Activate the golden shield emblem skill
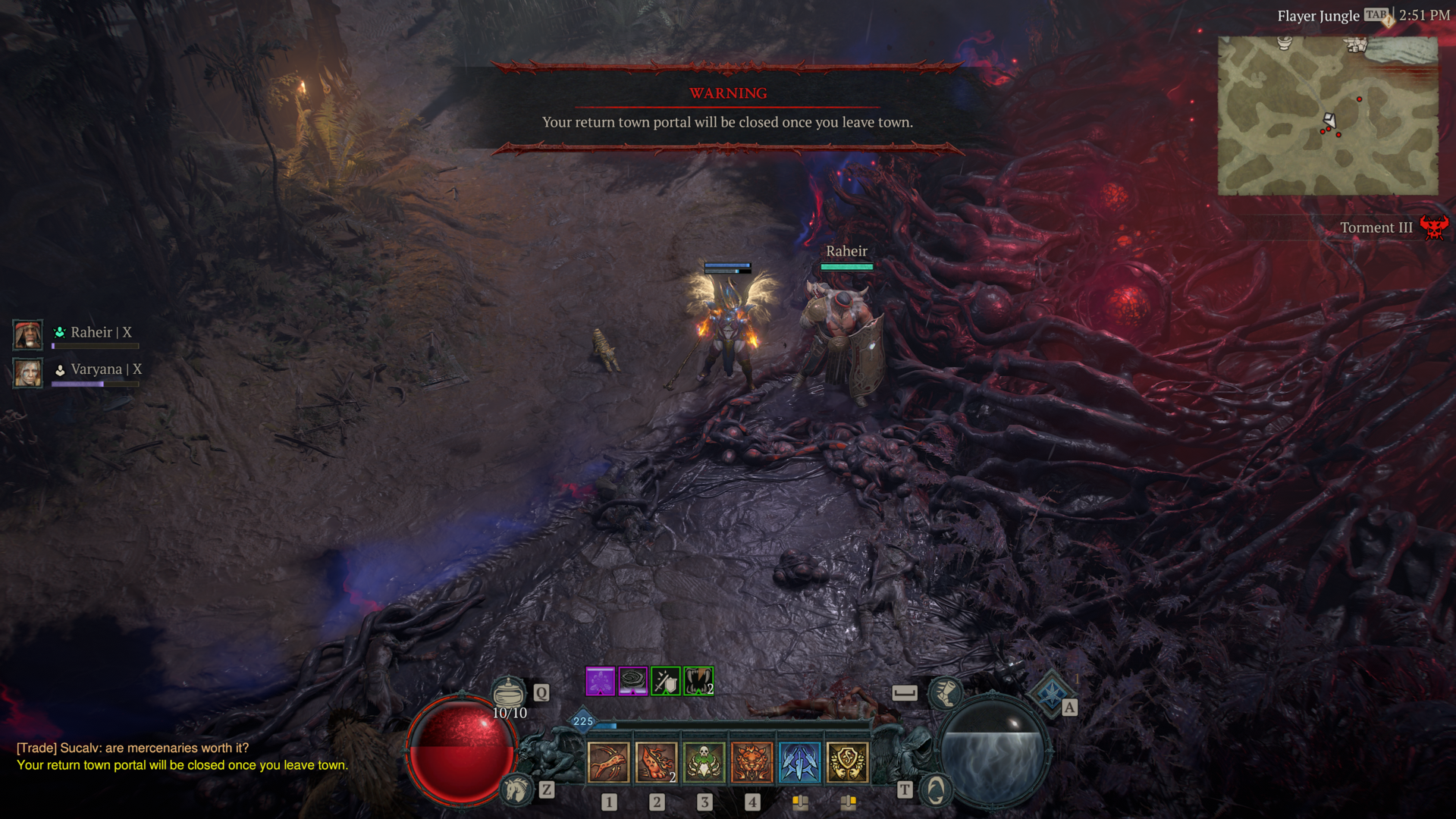 [847, 762]
